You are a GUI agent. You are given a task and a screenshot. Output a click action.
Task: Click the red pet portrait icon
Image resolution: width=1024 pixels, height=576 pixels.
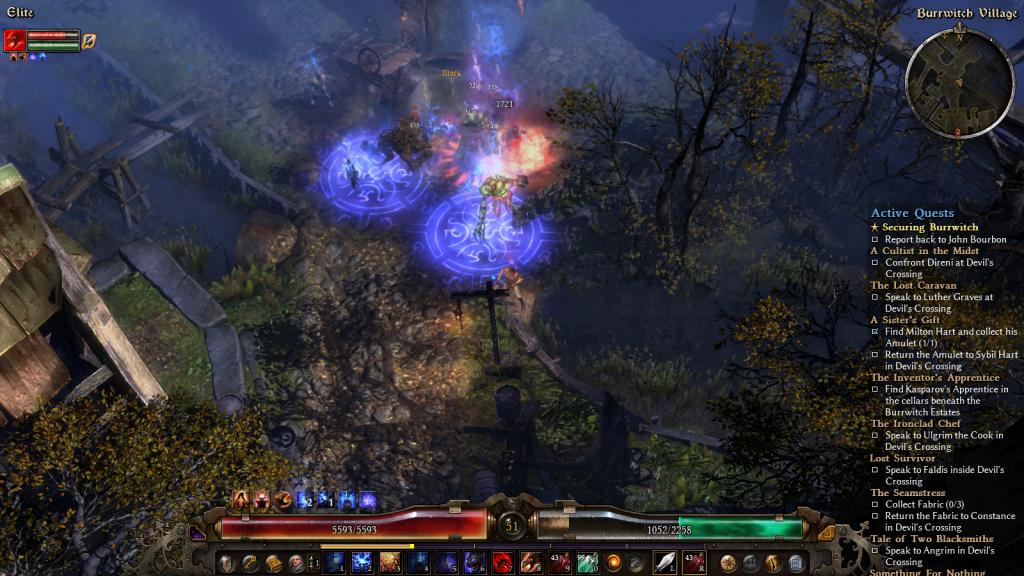click(15, 40)
